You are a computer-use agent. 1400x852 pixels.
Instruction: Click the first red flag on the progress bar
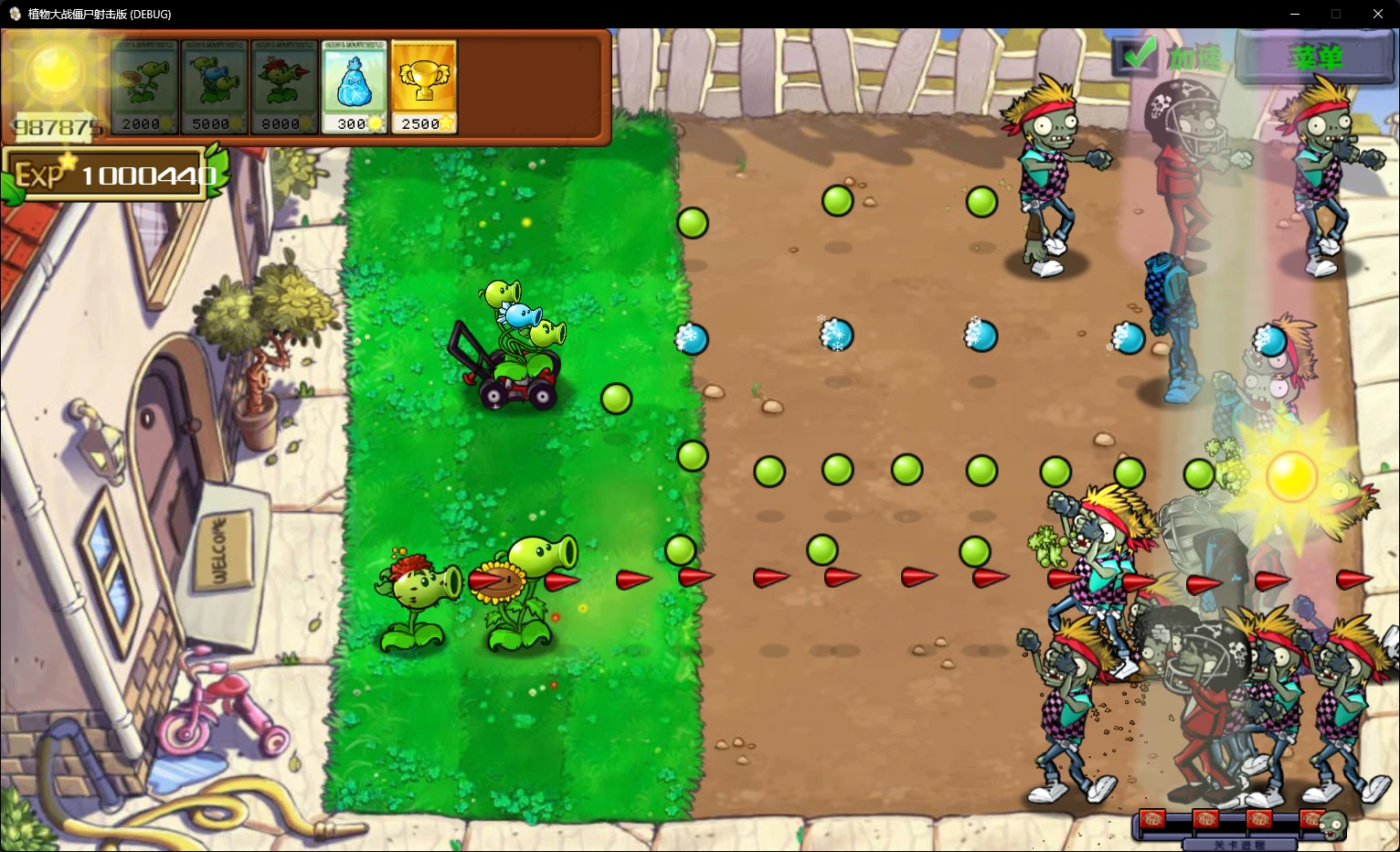coord(1152,821)
